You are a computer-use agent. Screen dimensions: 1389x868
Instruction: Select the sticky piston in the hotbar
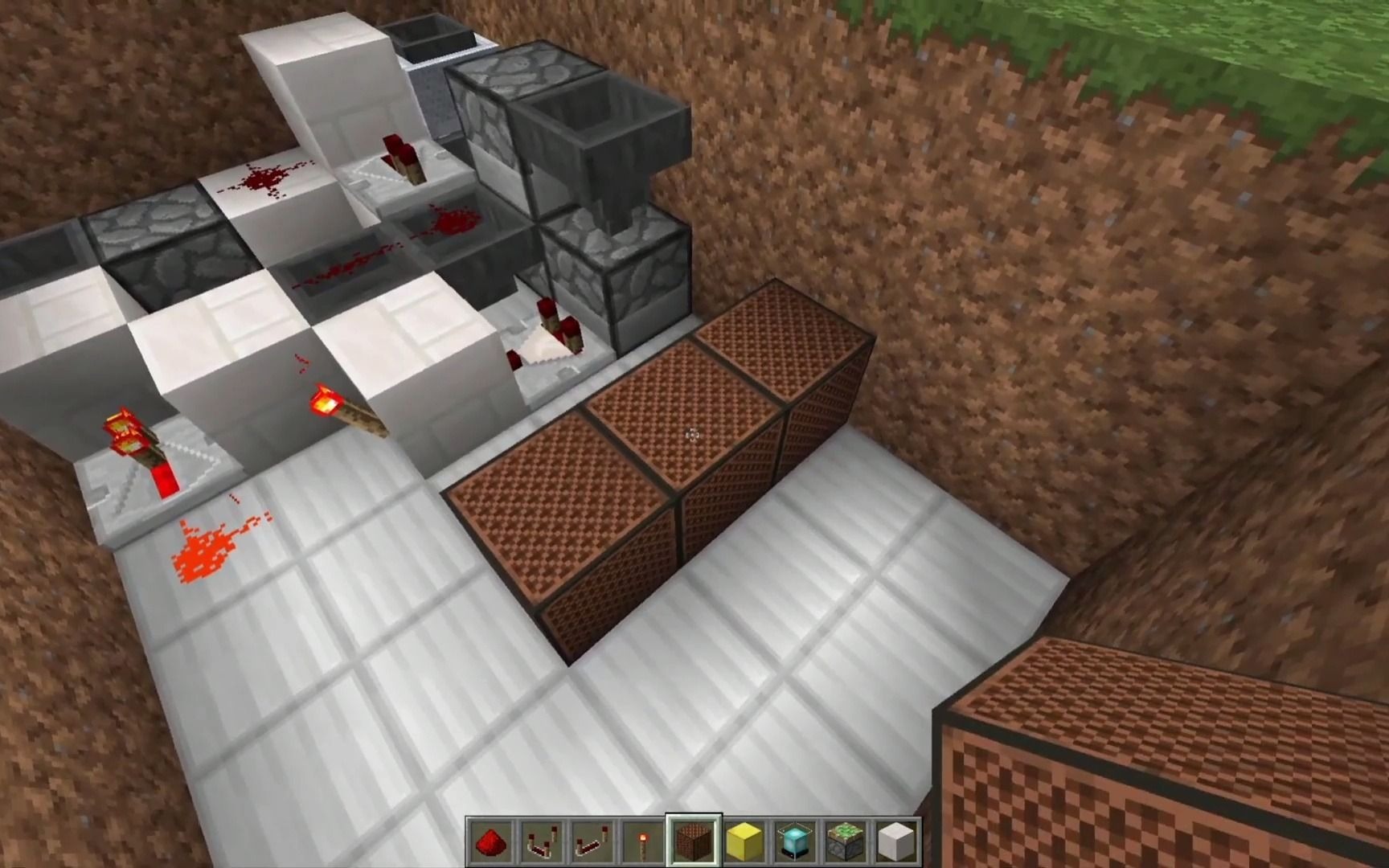tap(844, 844)
